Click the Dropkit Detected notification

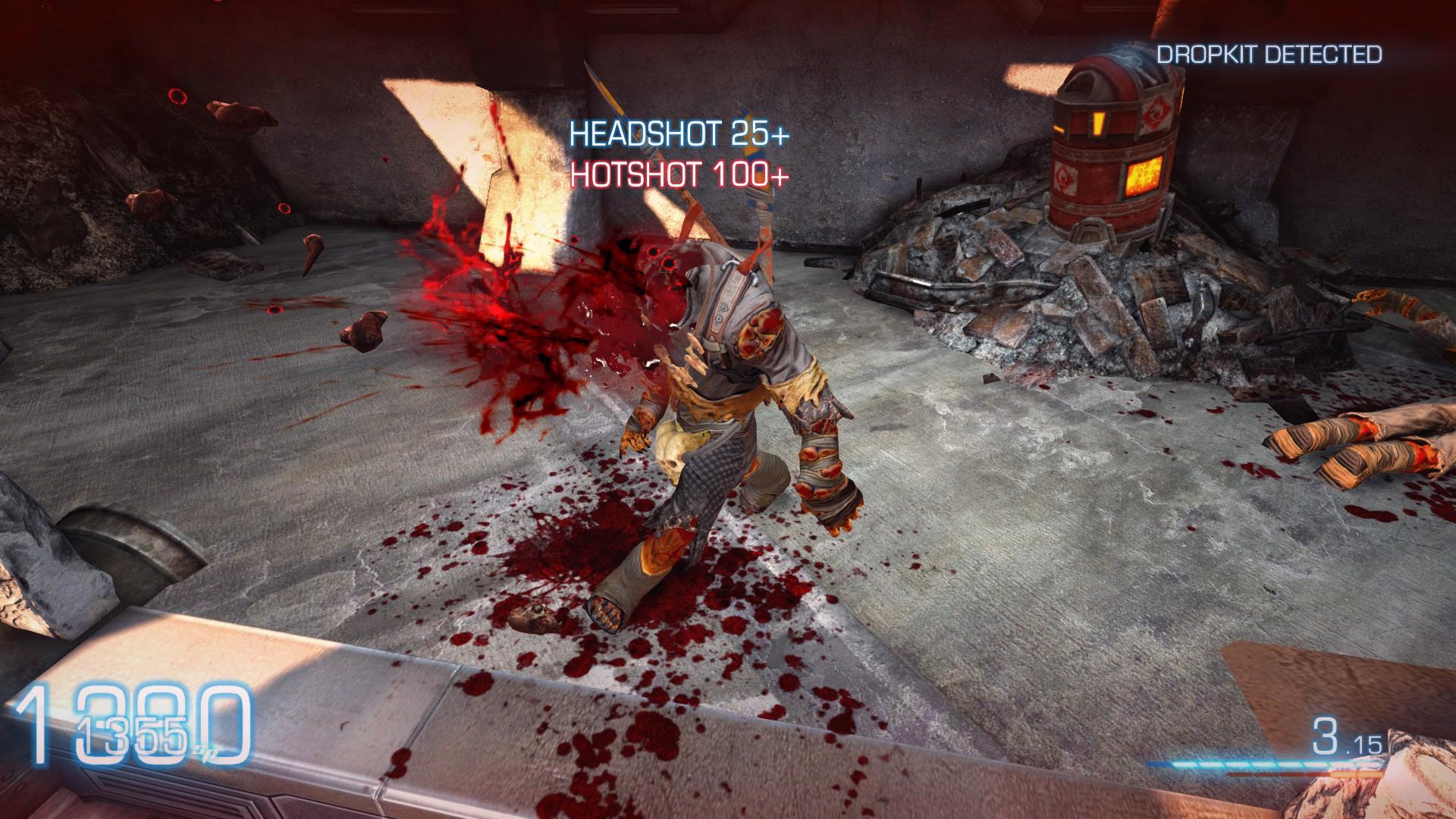(x=1269, y=55)
